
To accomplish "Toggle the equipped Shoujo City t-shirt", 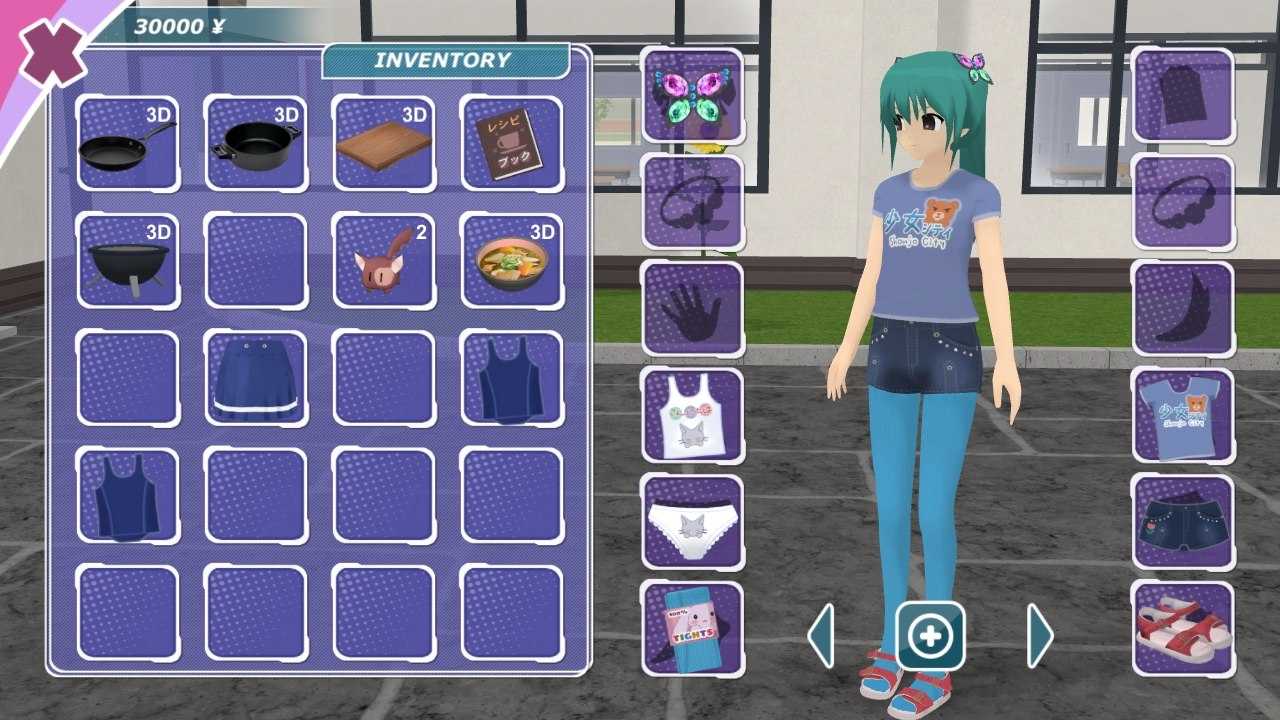I will 1183,414.
